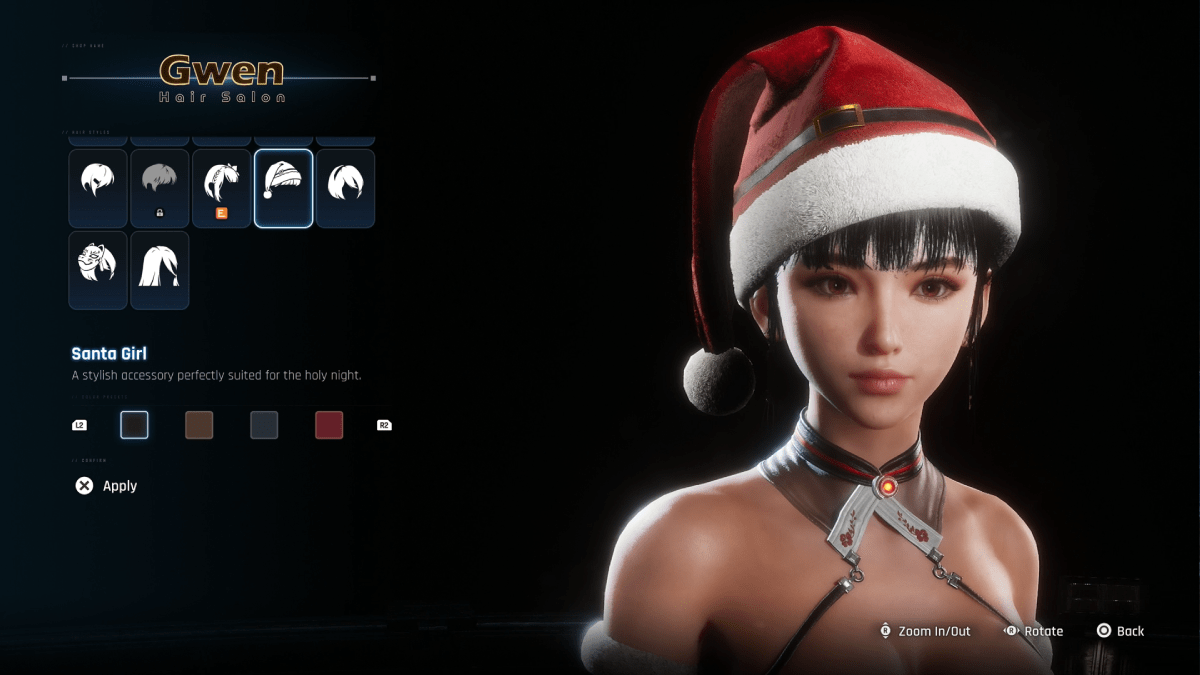Viewport: 1200px width, 675px height.
Task: Choose the brown hair color preset
Action: click(199, 425)
